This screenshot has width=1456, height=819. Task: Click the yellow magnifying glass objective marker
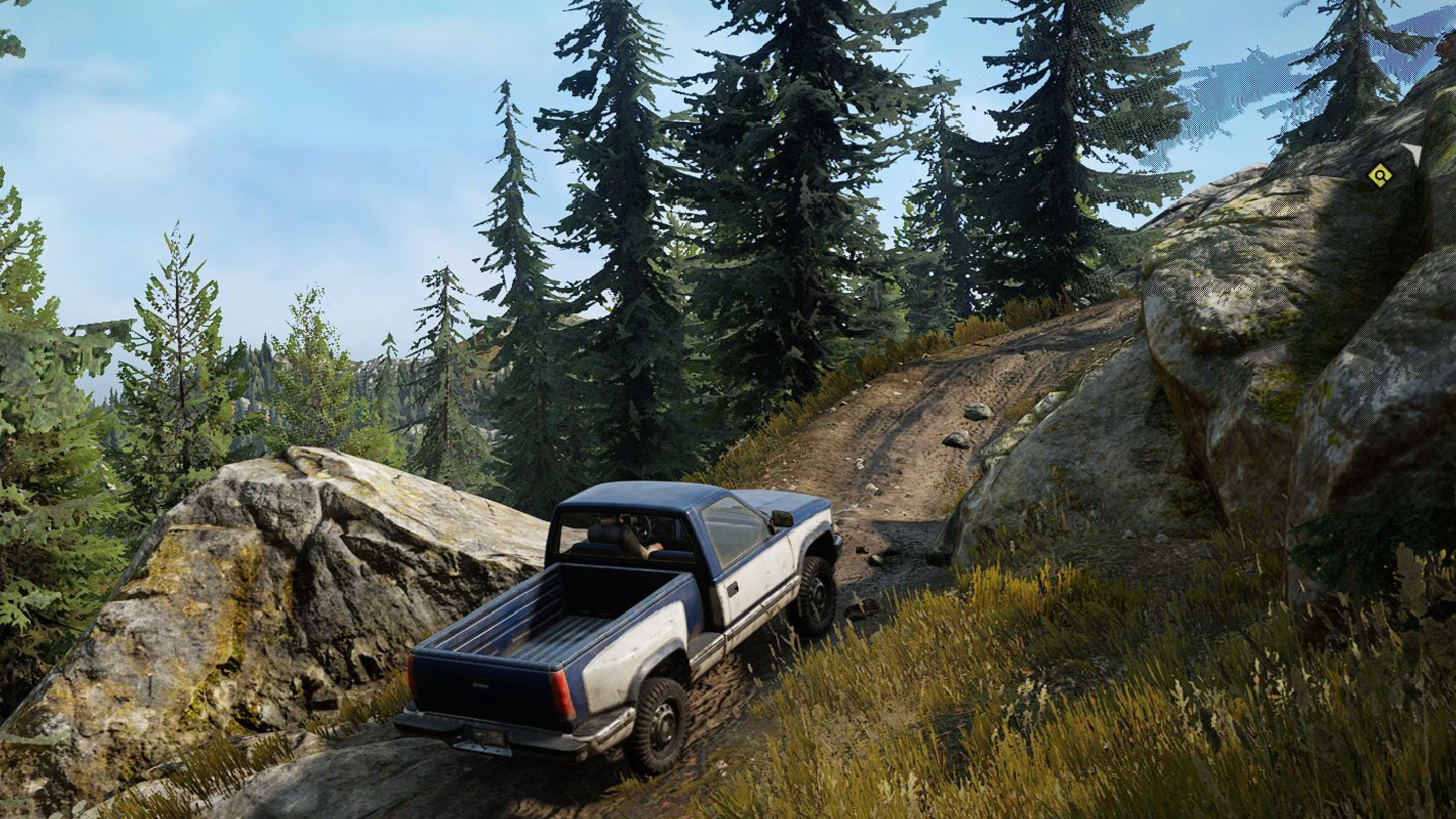coord(1380,176)
